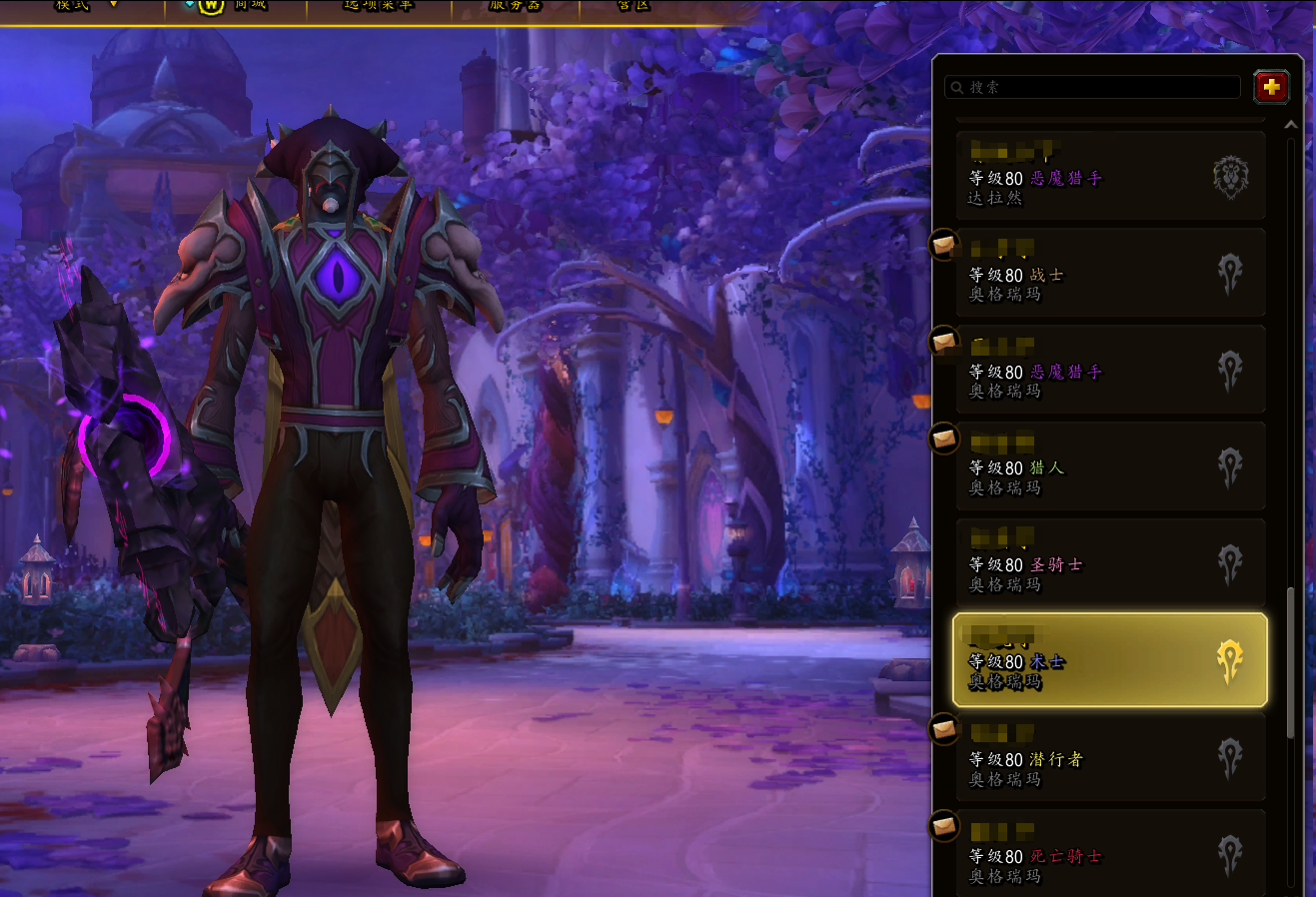Viewport: 1316px width, 897px height.
Task: Pick the level 80 Death Knight (死亡骑士)
Action: [1109, 854]
